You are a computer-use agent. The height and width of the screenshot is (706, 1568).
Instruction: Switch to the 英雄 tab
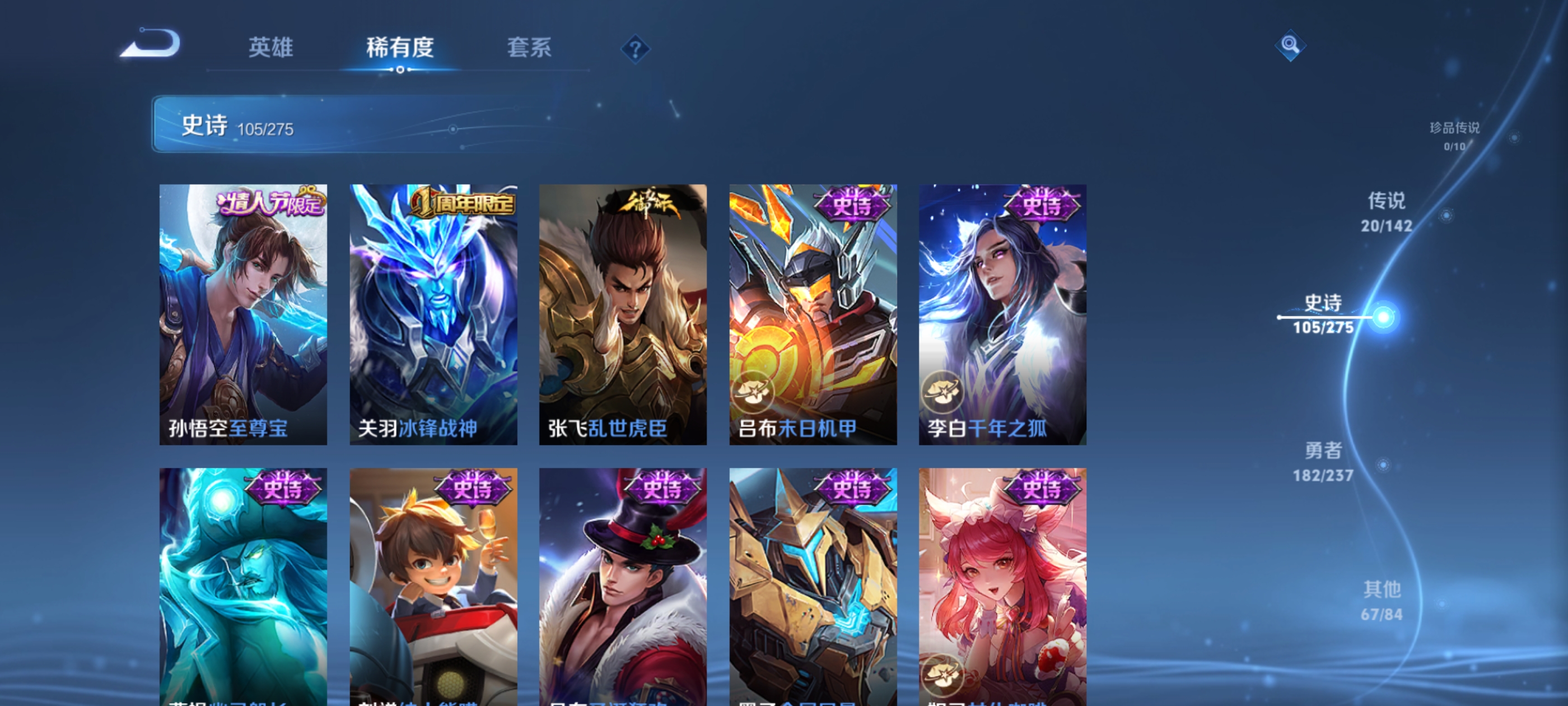(272, 49)
